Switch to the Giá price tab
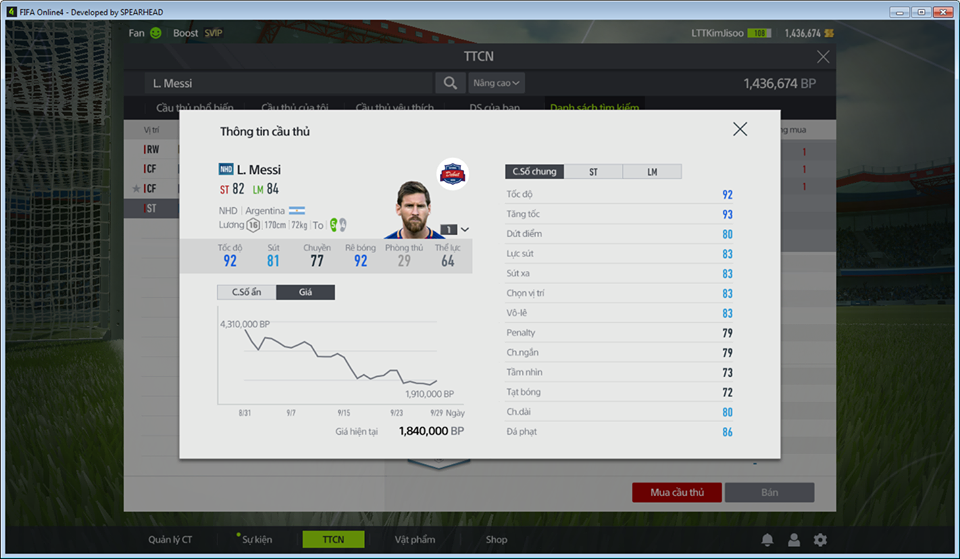 point(305,293)
